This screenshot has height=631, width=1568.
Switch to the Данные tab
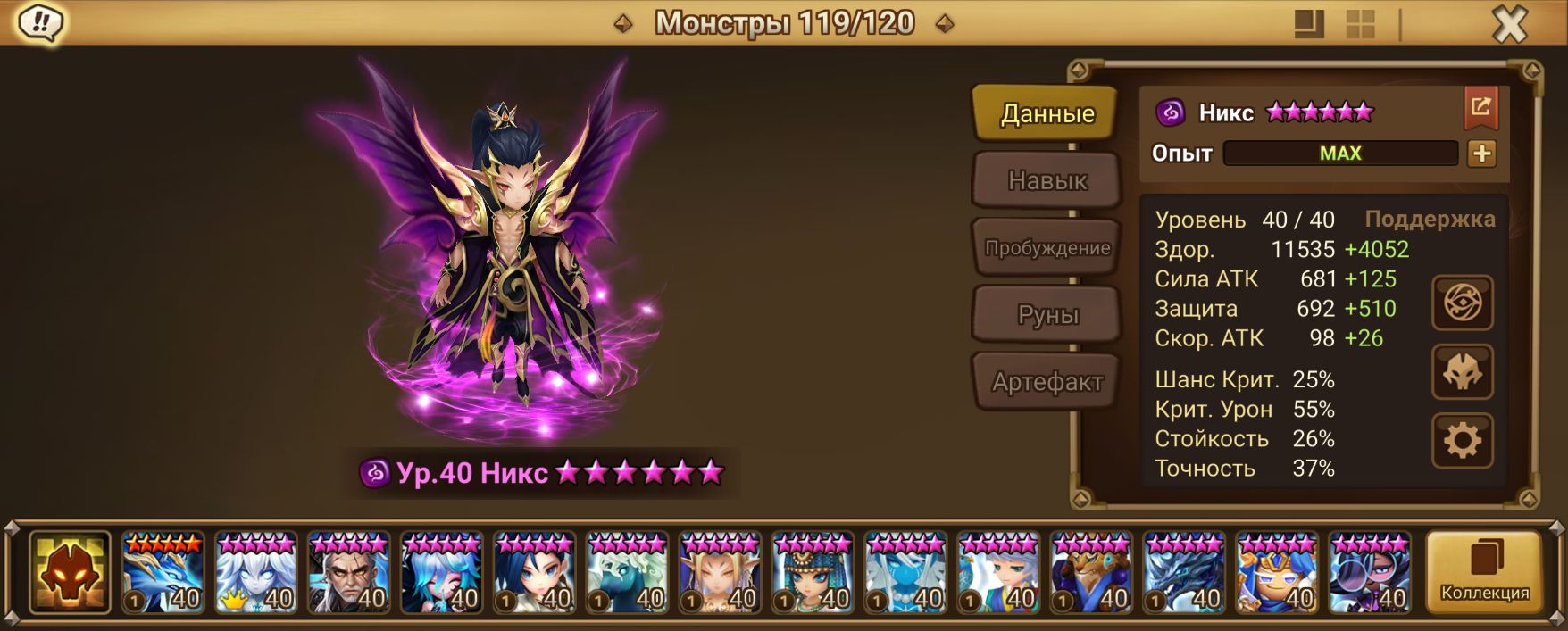[1046, 113]
